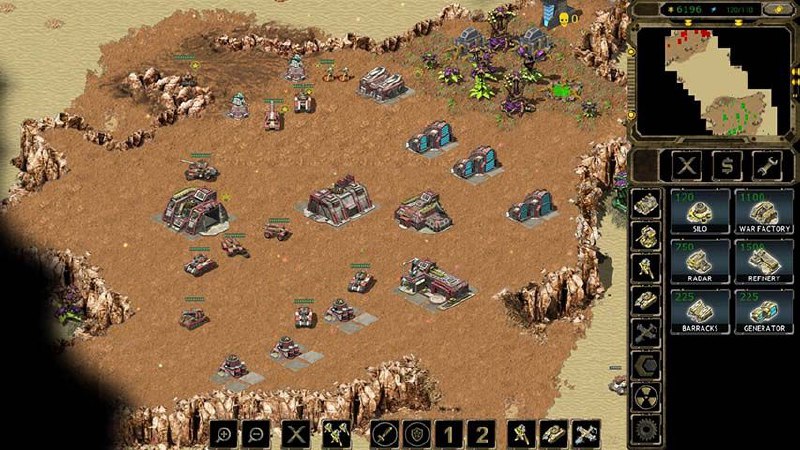Activate the shield guard command
800x450 pixels.
(418, 434)
